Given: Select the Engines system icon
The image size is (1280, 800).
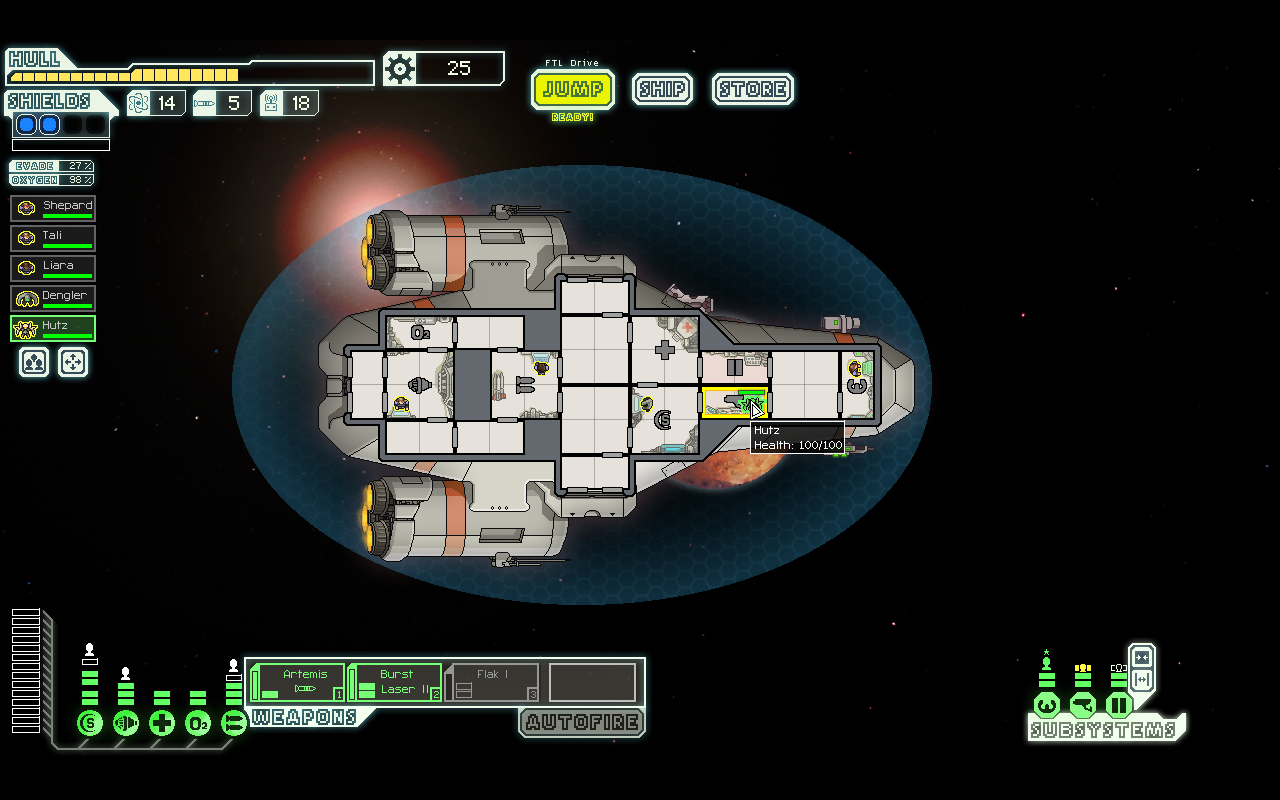Looking at the screenshot, I should (124, 722).
